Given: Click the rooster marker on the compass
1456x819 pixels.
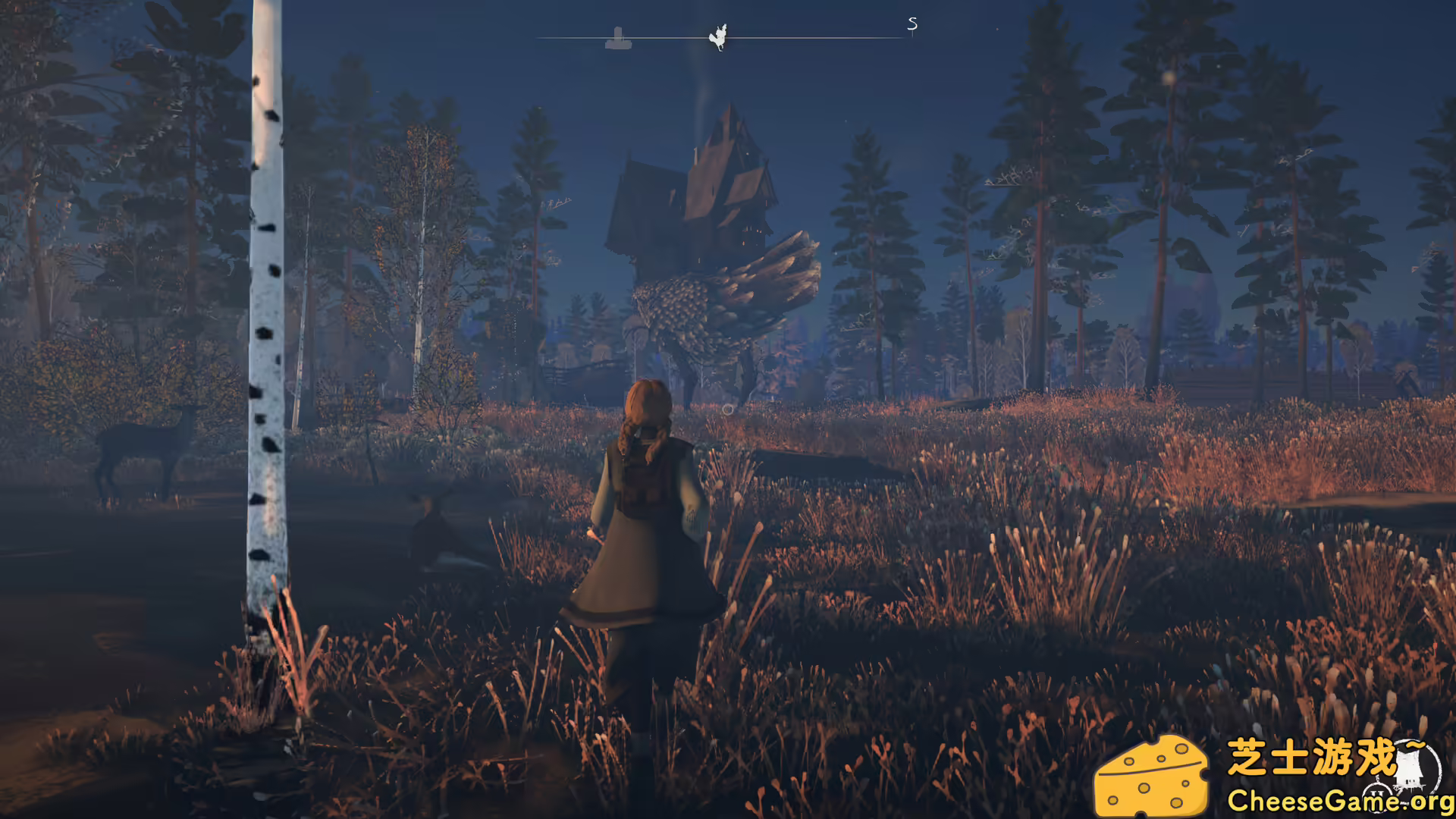Looking at the screenshot, I should pos(718,36).
